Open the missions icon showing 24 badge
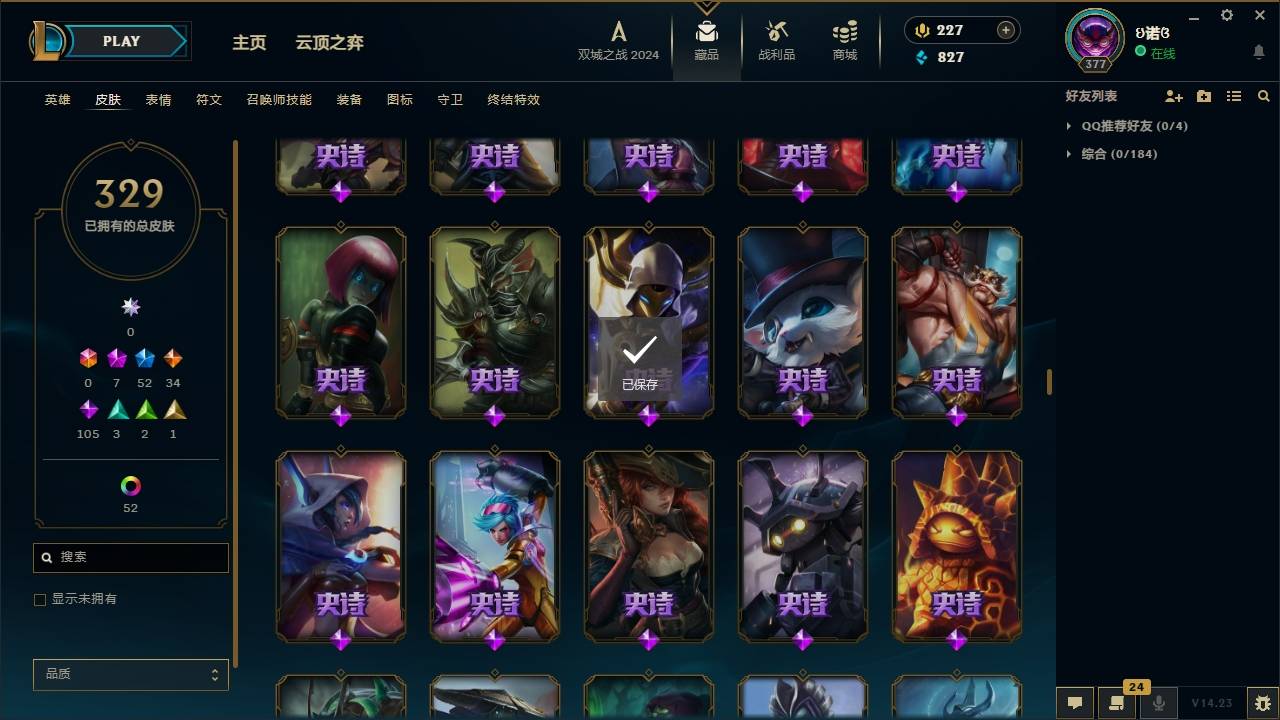Viewport: 1280px width, 720px height. [1117, 703]
